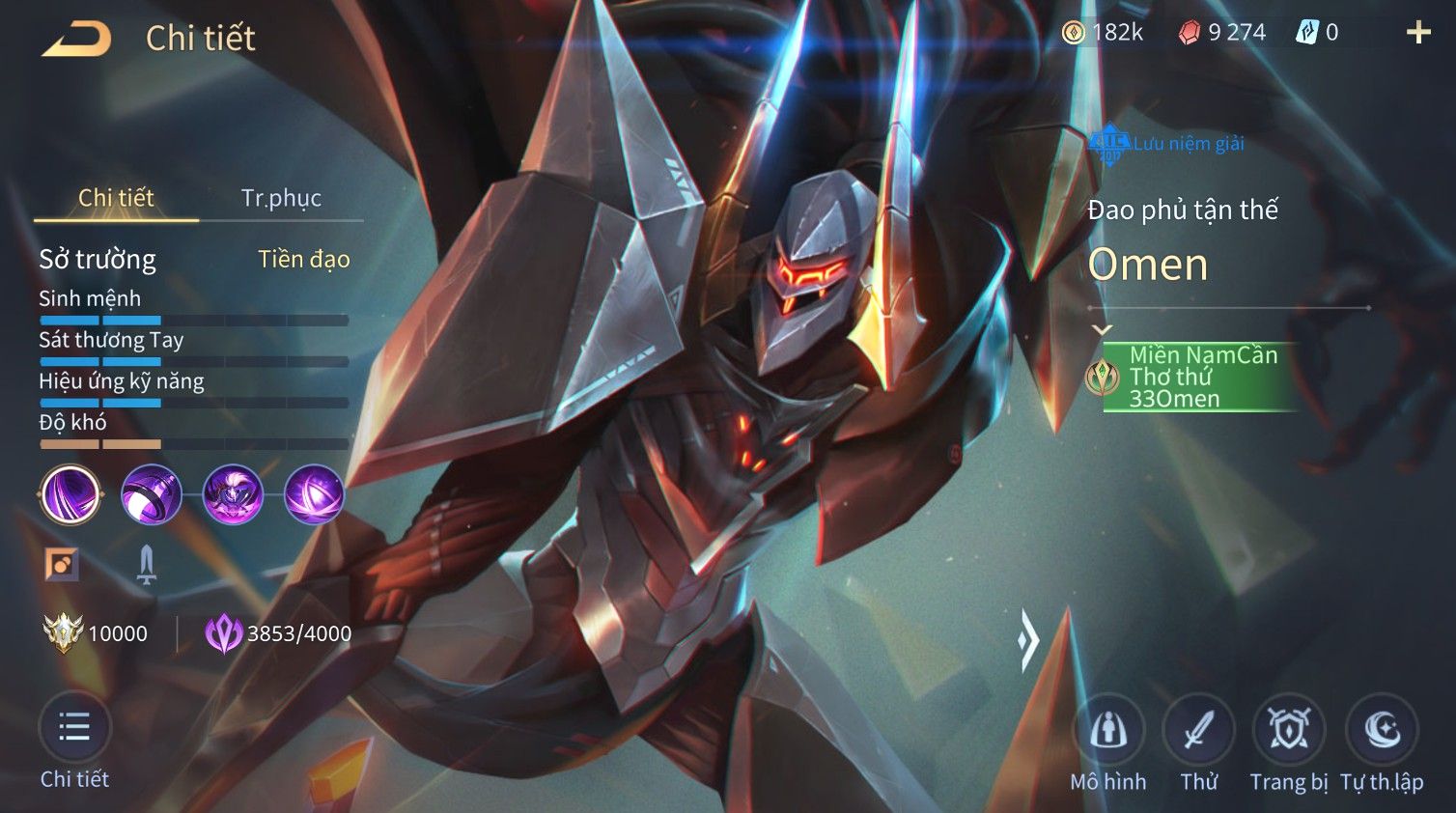Open the Tự th.lập custom settings

coord(1382,731)
